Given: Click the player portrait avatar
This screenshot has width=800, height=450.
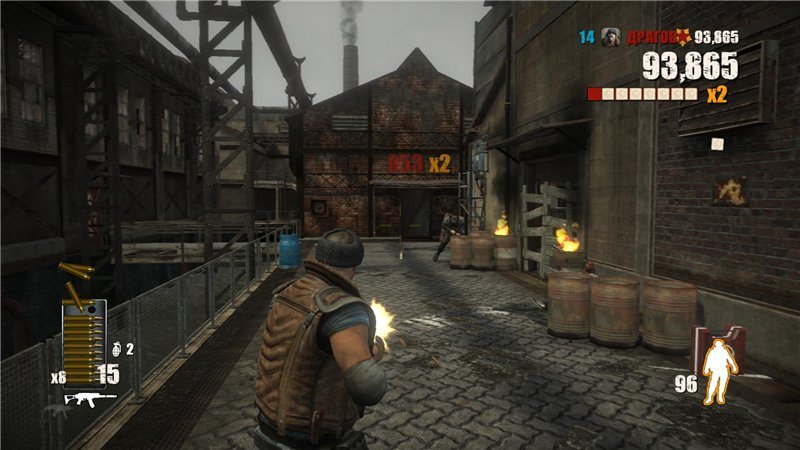Looking at the screenshot, I should (612, 37).
